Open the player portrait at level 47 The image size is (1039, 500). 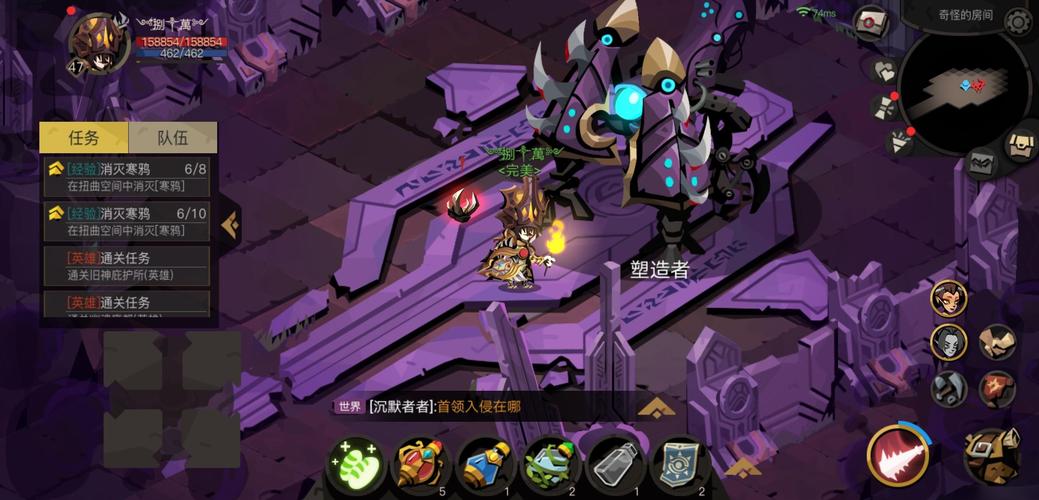(97, 44)
